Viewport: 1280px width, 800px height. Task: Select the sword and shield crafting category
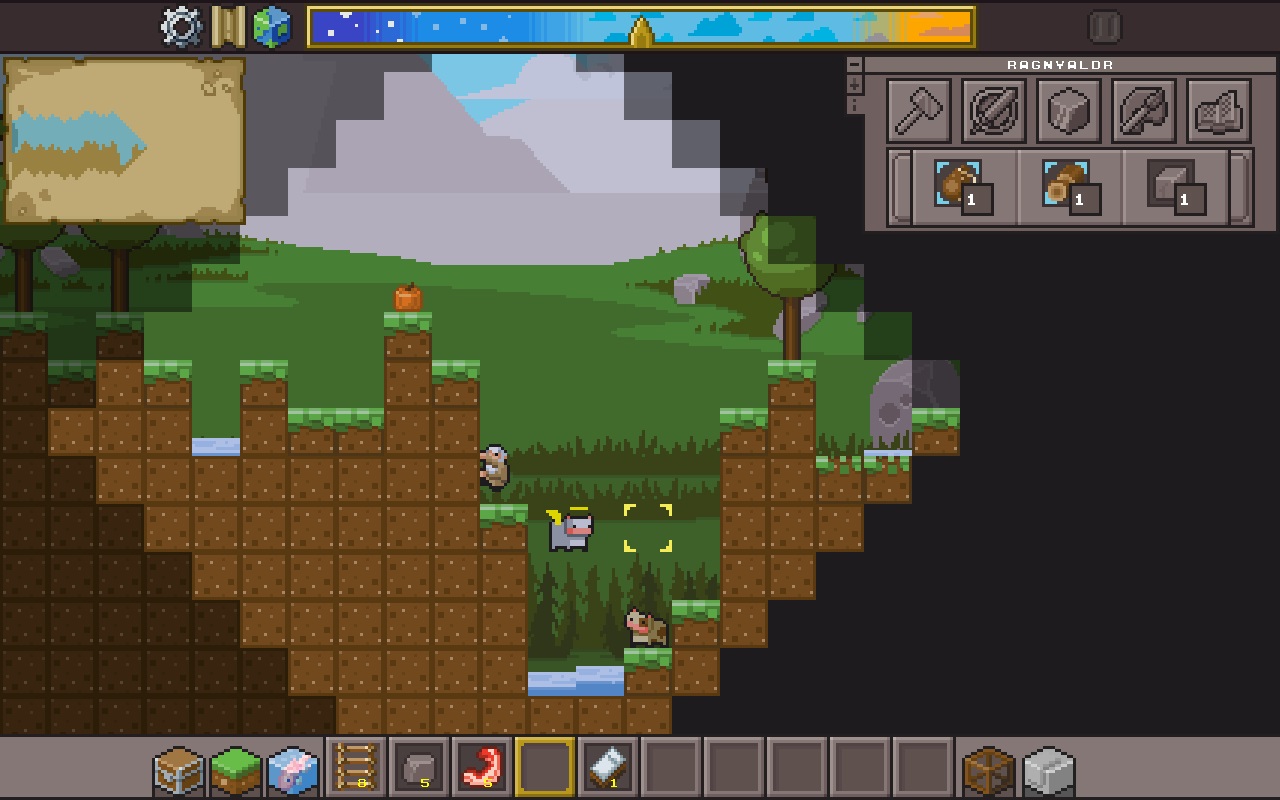993,111
